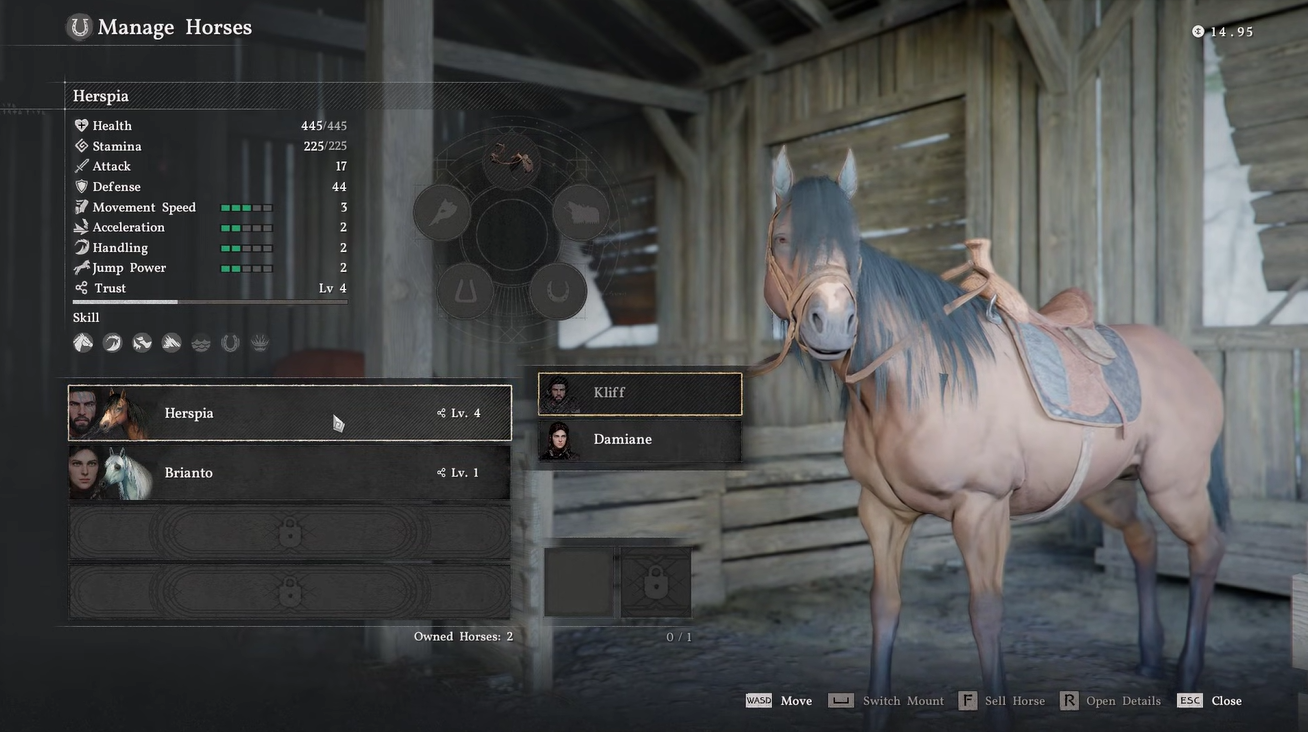Viewport: 1308px width, 732px height.
Task: Choose Damiane as the rider
Action: [640, 440]
